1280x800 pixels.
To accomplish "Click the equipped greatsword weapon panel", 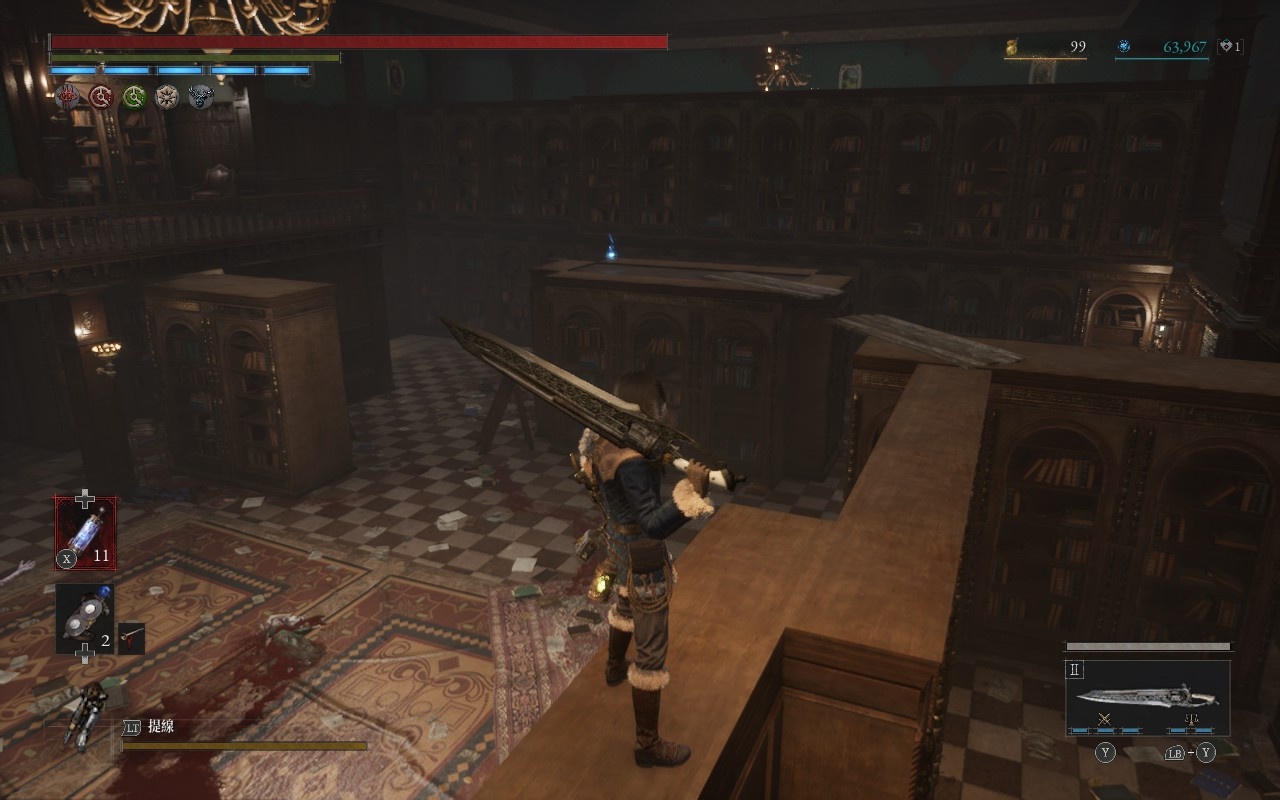I will tap(1147, 697).
